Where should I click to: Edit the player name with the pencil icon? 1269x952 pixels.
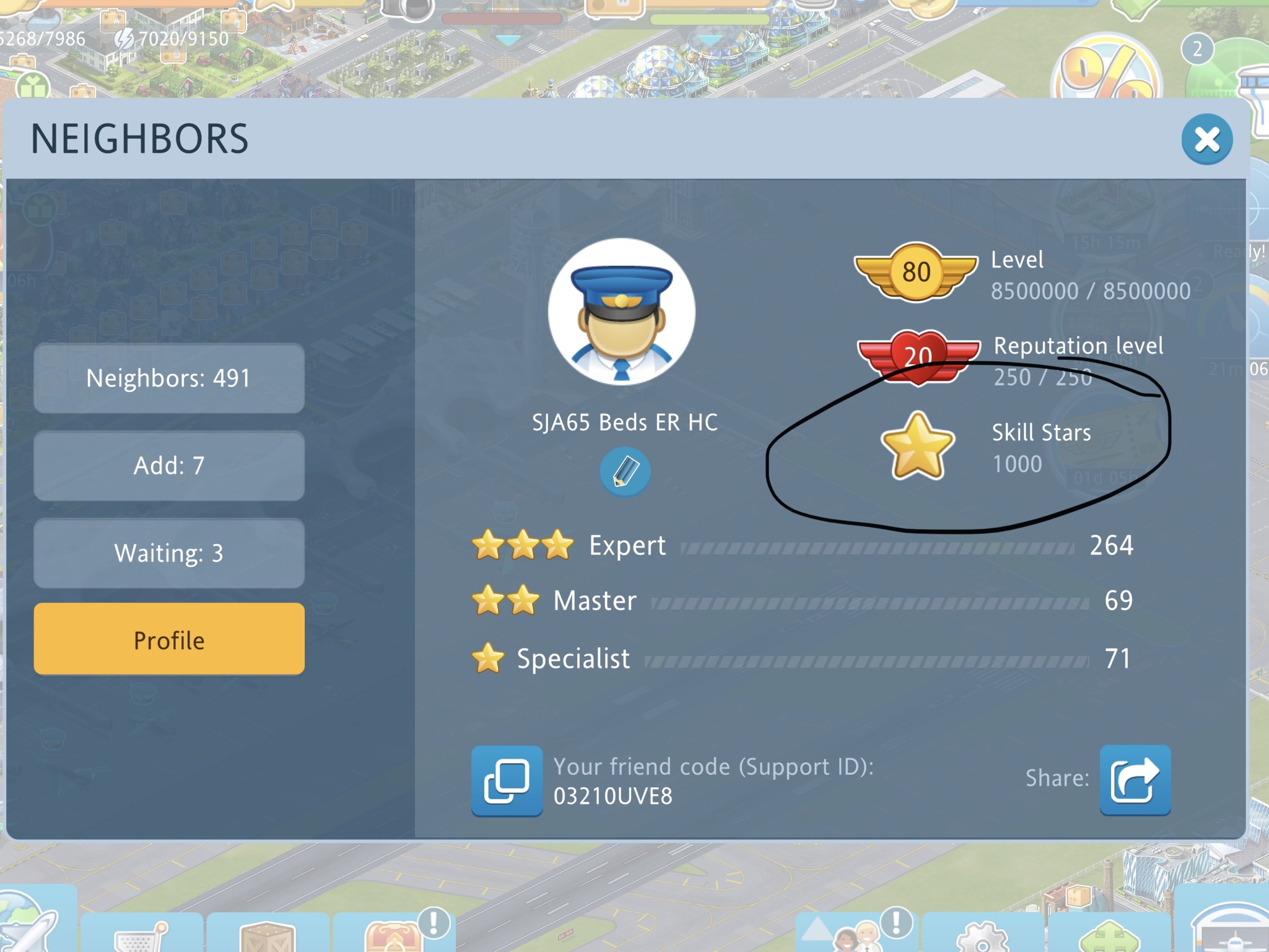[624, 472]
